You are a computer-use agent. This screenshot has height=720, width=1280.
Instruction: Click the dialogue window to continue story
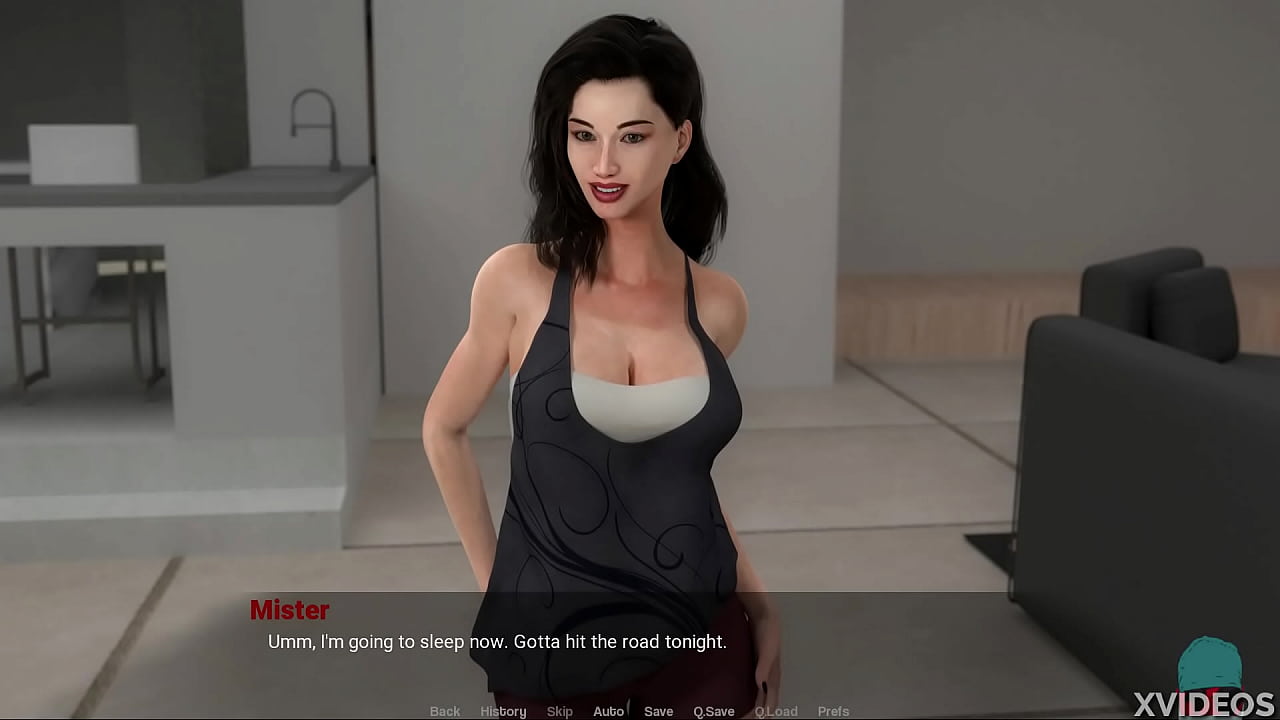(x=640, y=645)
